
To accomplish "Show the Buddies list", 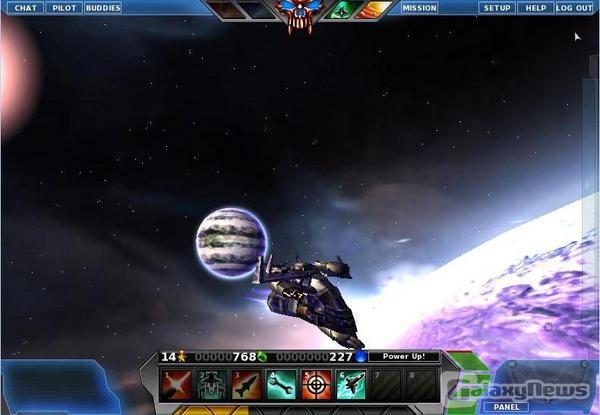I will [102, 8].
